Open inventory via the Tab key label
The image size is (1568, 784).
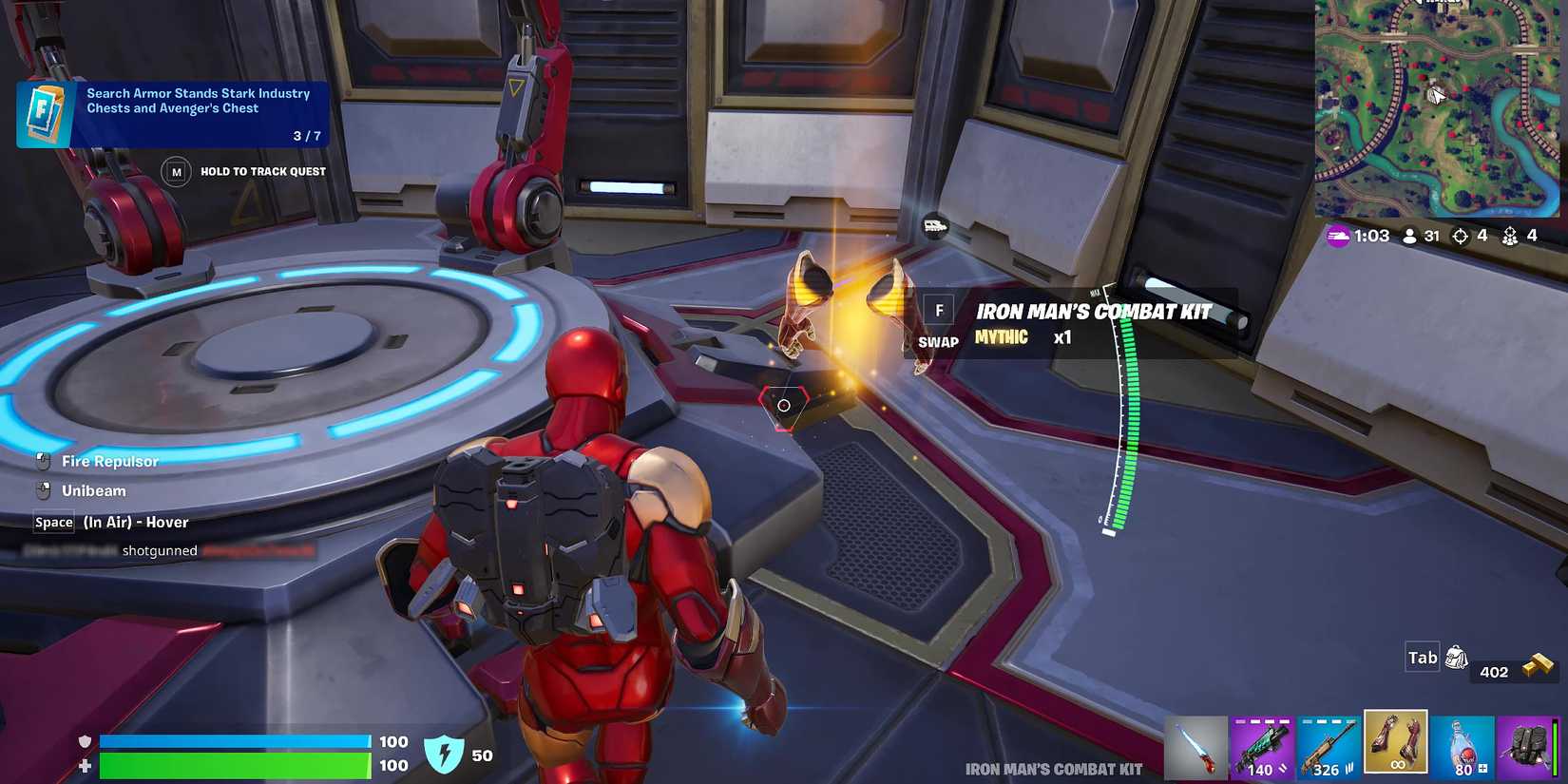pyautogui.click(x=1422, y=657)
